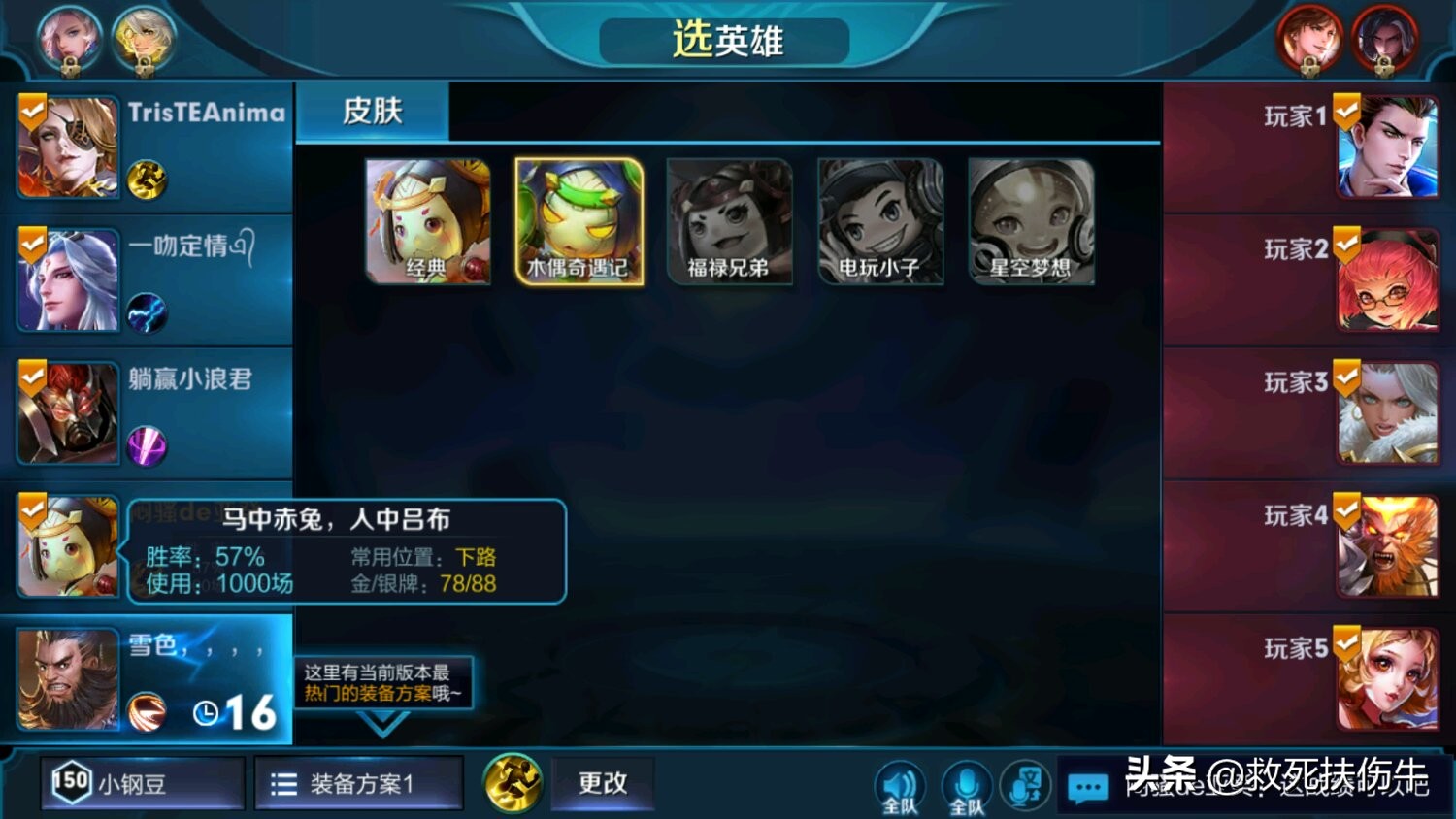Image resolution: width=1456 pixels, height=819 pixels.
Task: Open the 装备方案1 equipment plan list
Action: coord(357,782)
